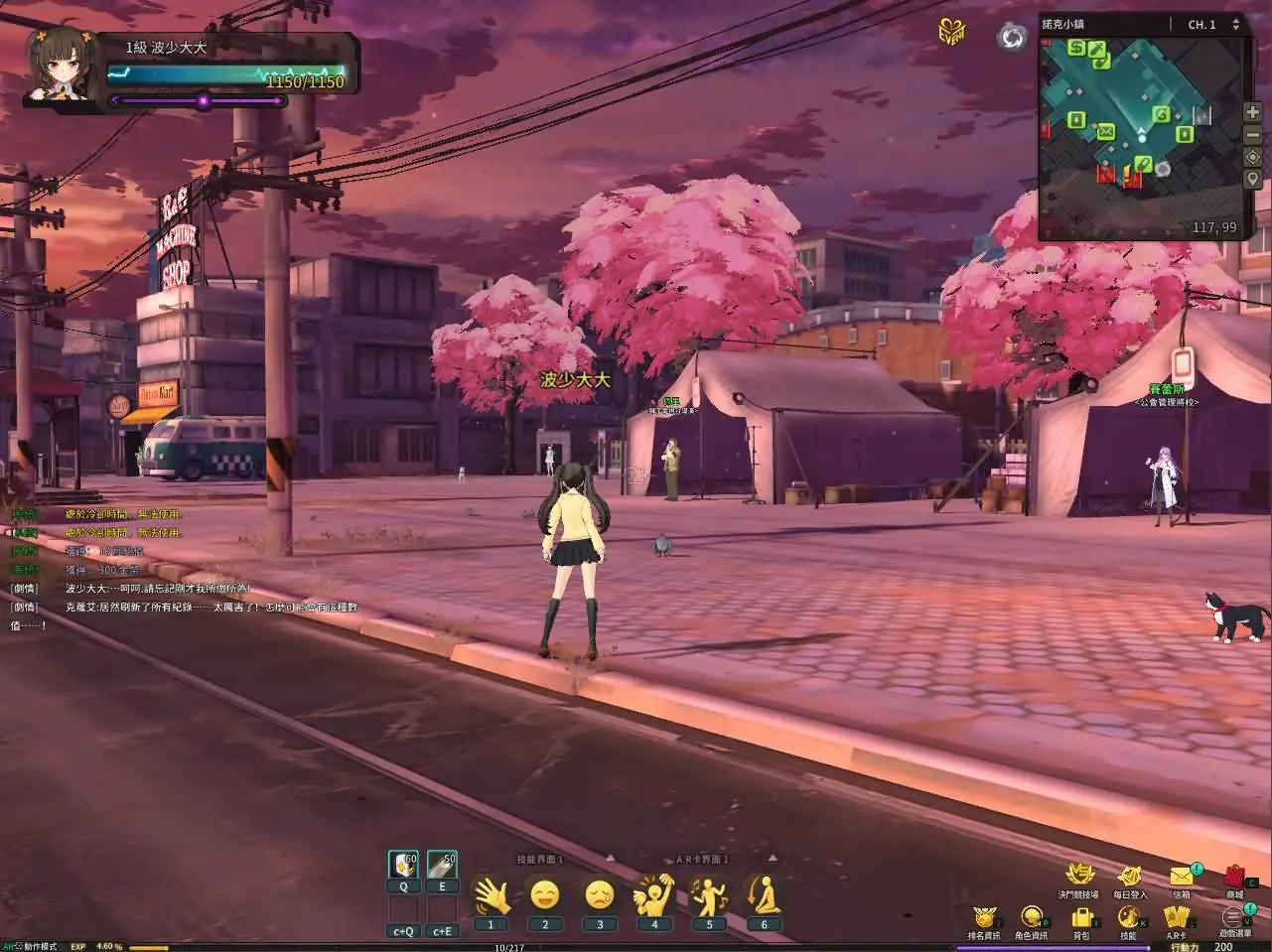Toggle minimap waypoint target icon

coord(1252,157)
